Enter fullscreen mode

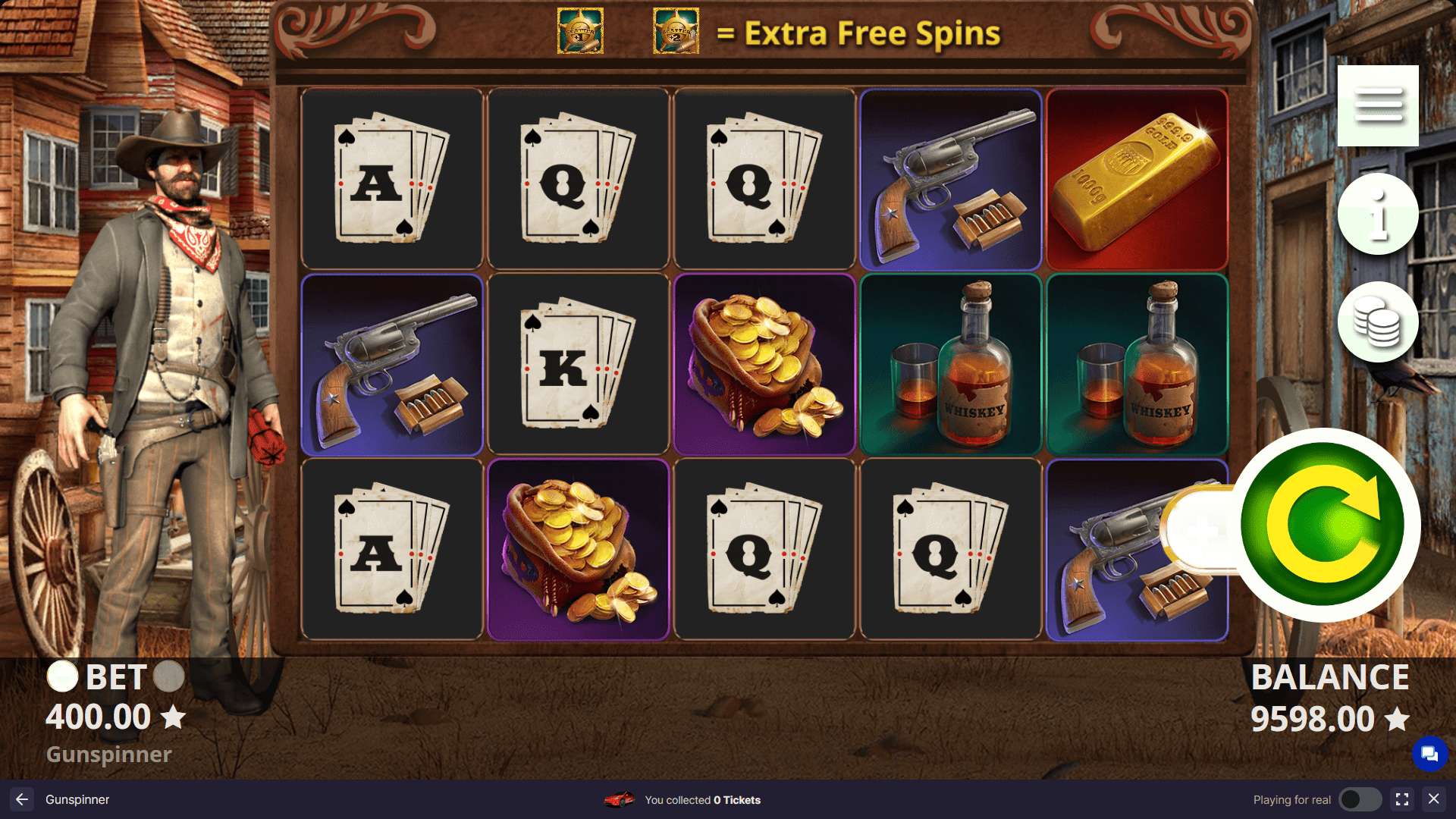(x=1401, y=799)
